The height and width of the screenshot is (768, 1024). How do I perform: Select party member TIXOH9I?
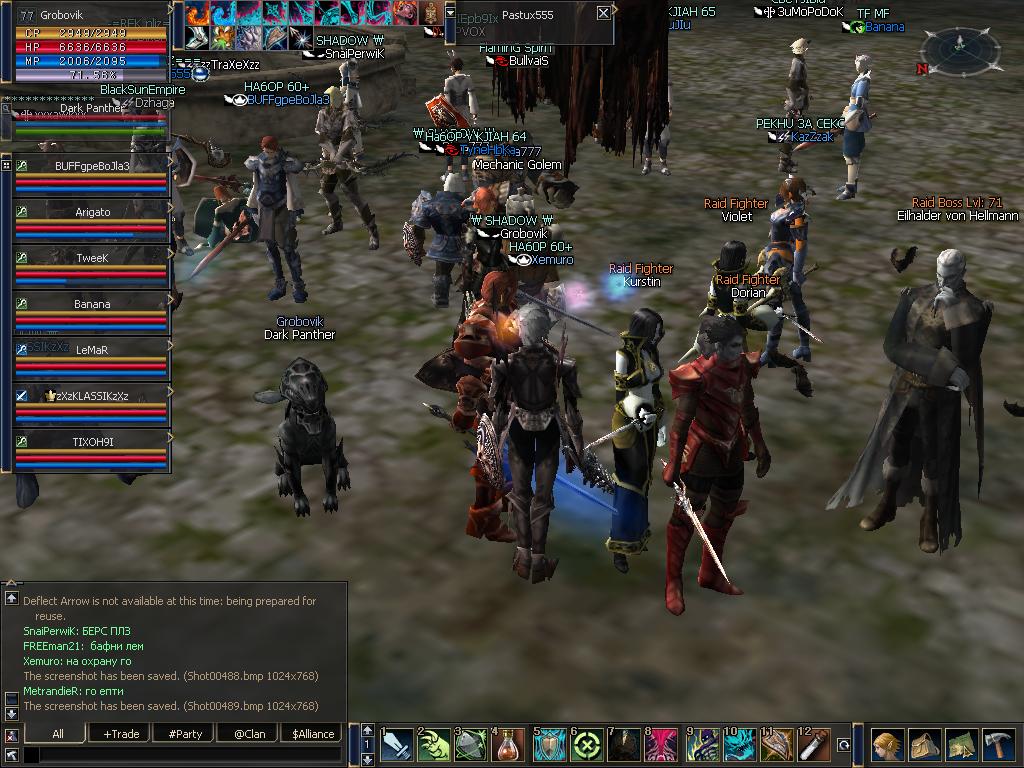coord(92,442)
